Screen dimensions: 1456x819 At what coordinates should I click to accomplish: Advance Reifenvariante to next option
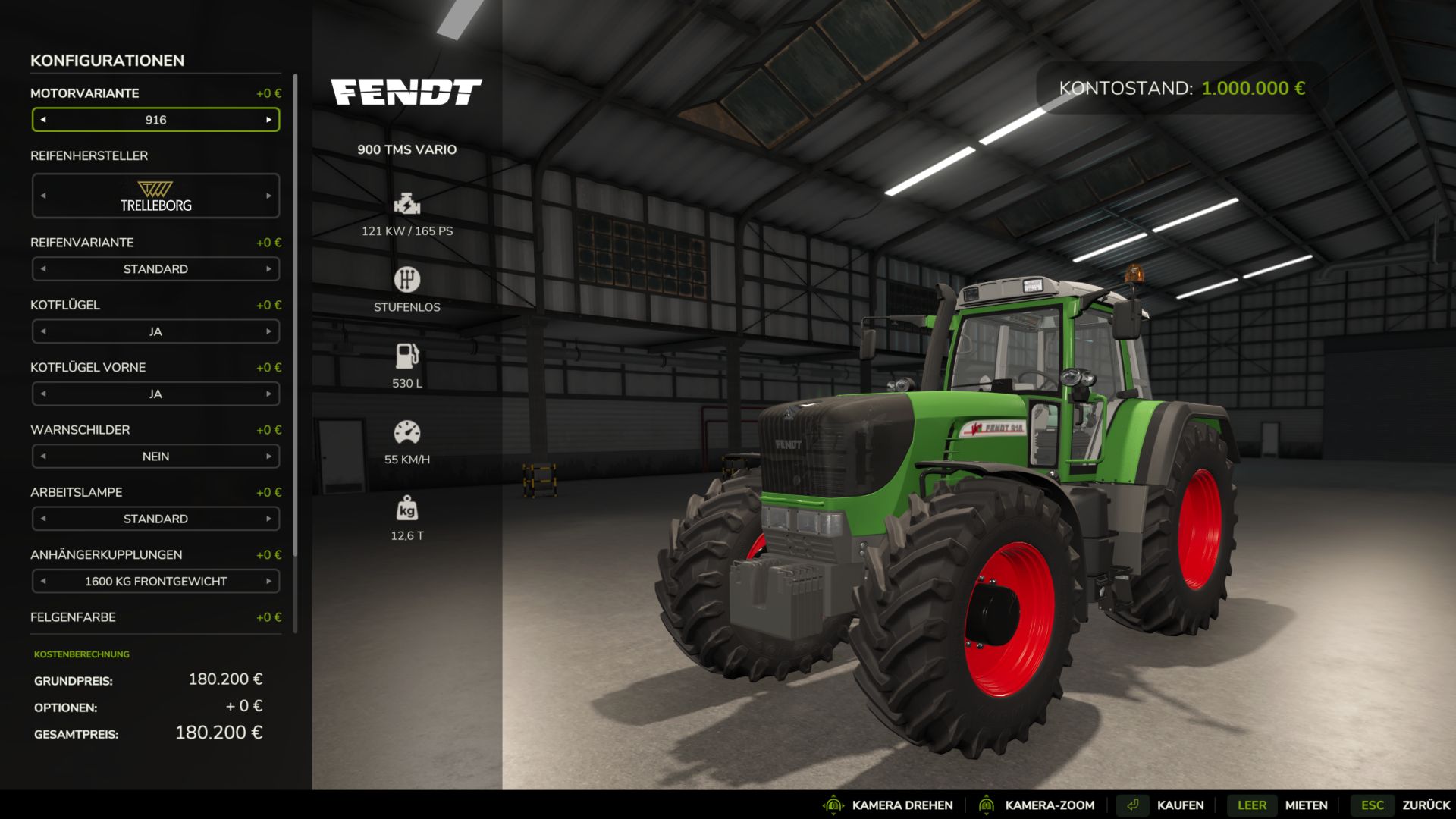click(268, 269)
